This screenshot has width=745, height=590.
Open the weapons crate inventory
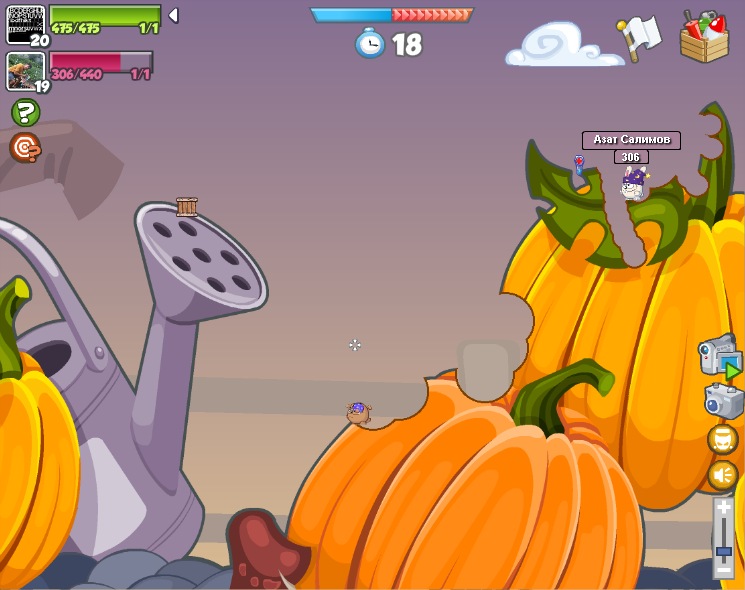pos(704,38)
